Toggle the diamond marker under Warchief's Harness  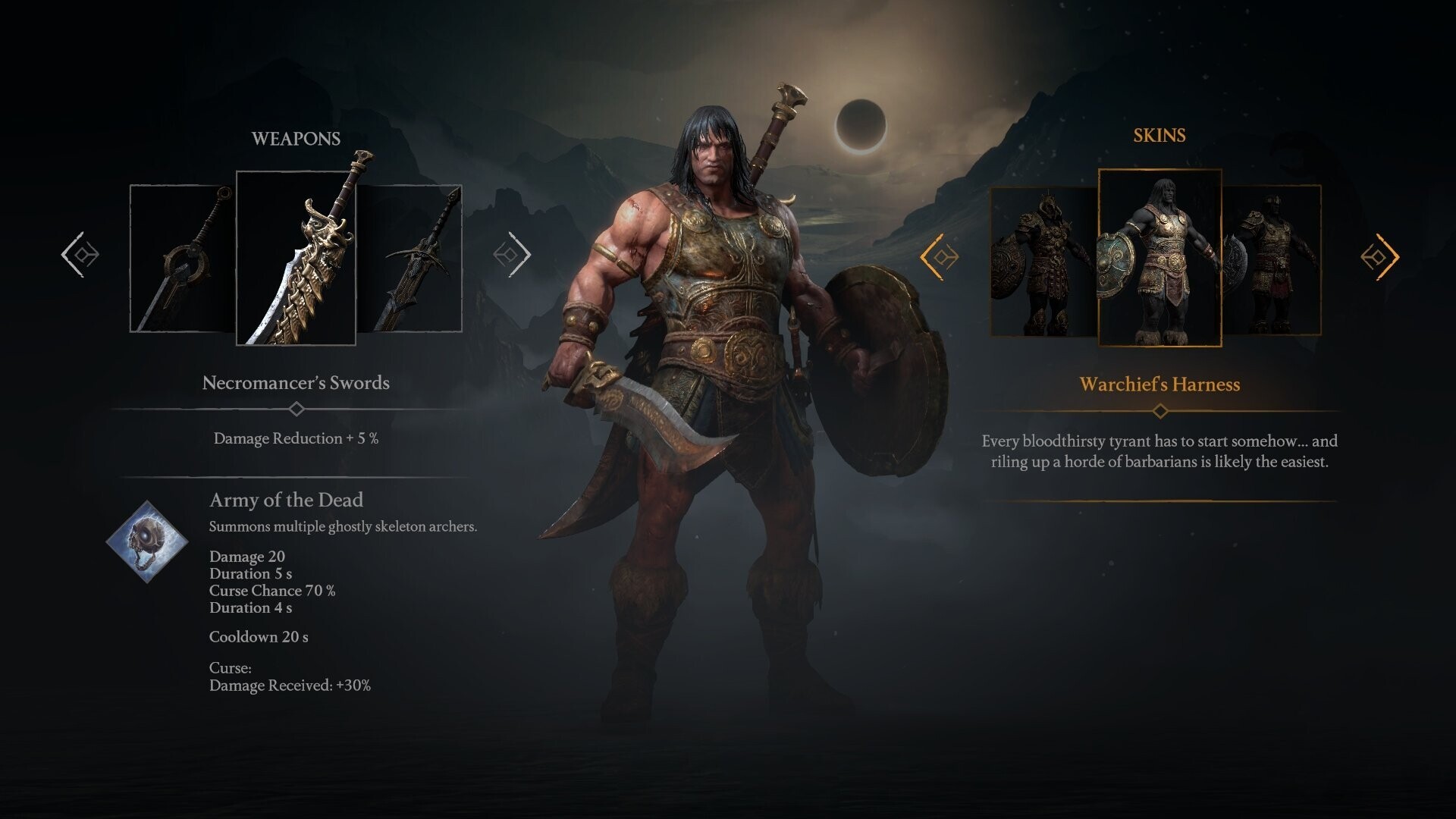1159,410
